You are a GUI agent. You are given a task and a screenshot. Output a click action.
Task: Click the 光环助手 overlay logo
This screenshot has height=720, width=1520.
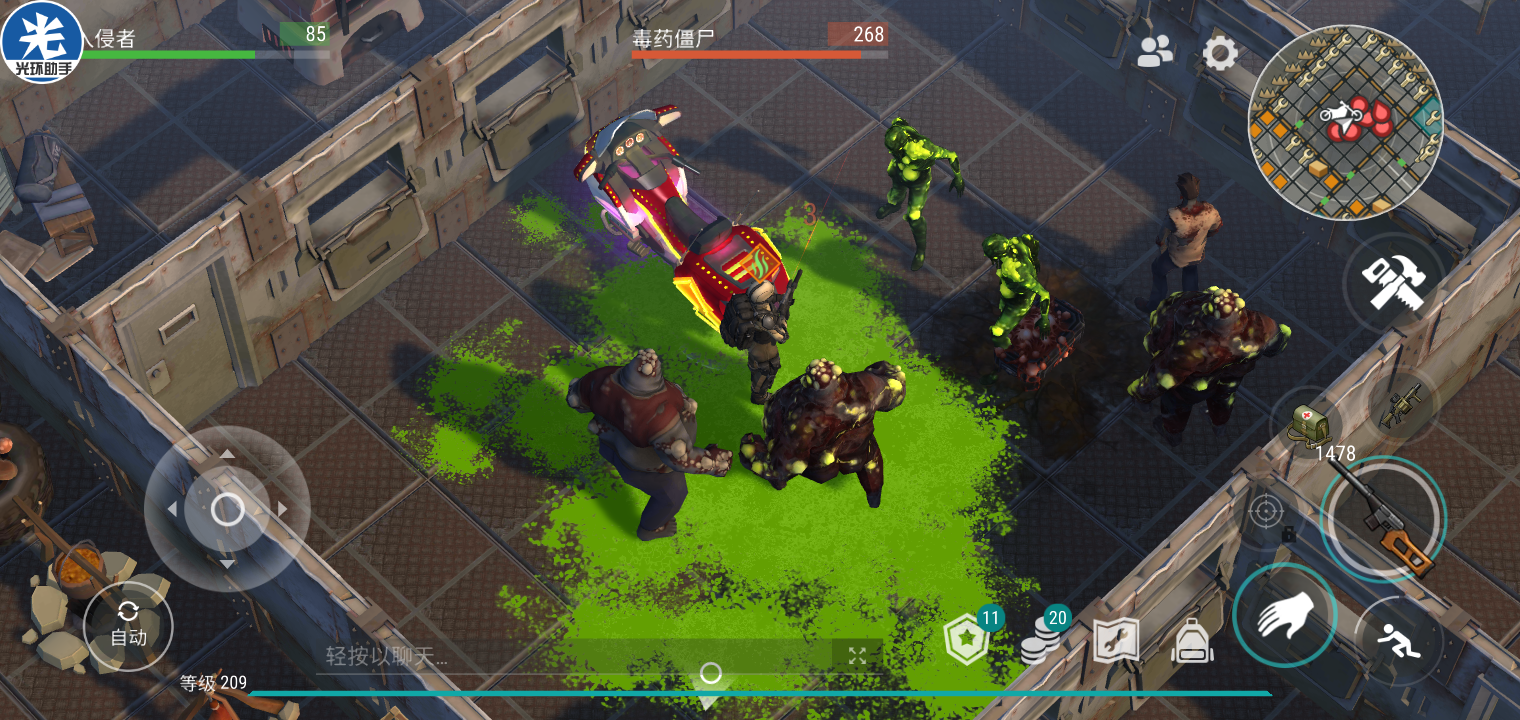tap(42, 42)
